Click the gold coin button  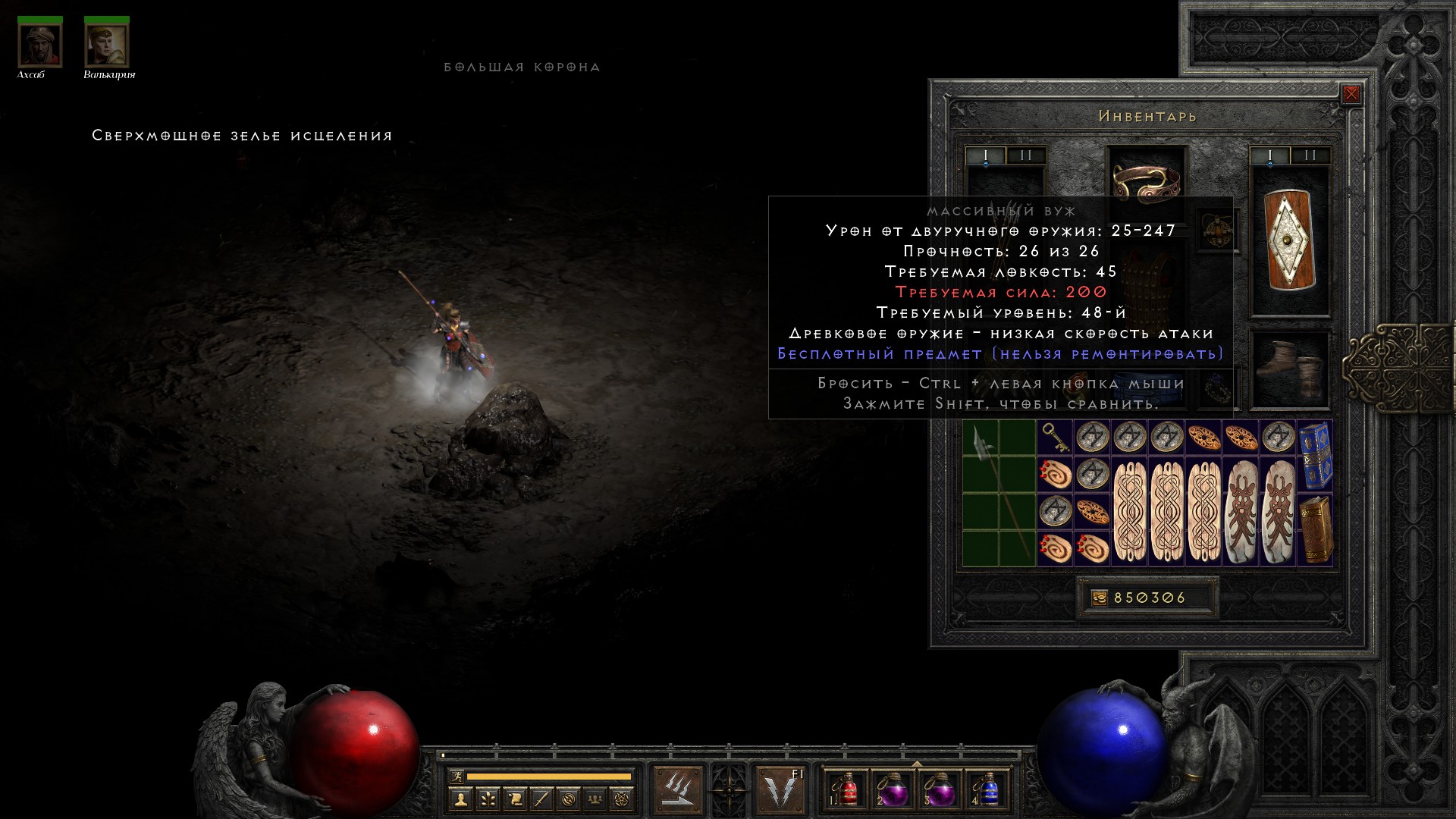pyautogui.click(x=1099, y=598)
